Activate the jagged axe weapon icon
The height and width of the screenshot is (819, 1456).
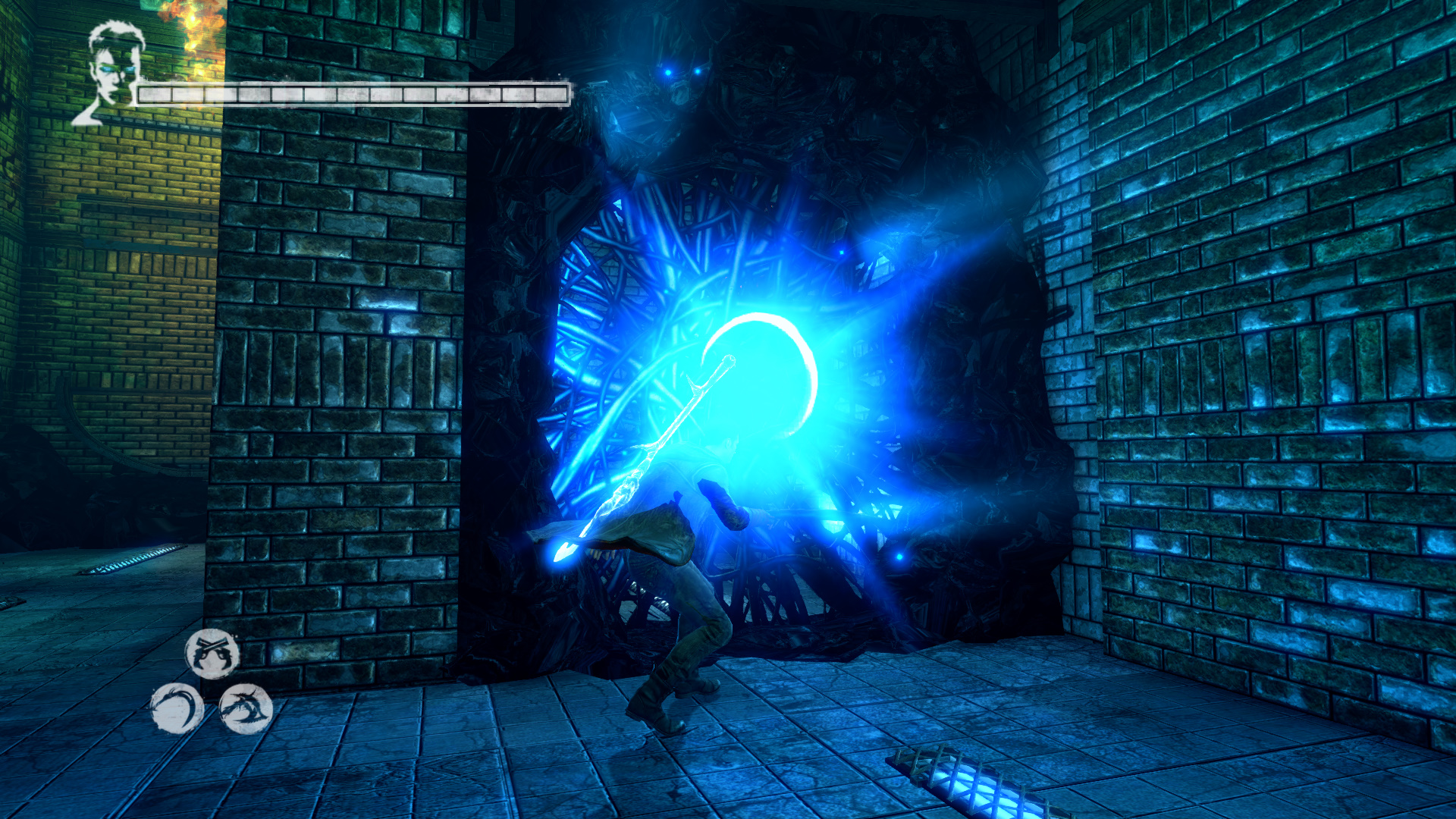246,708
